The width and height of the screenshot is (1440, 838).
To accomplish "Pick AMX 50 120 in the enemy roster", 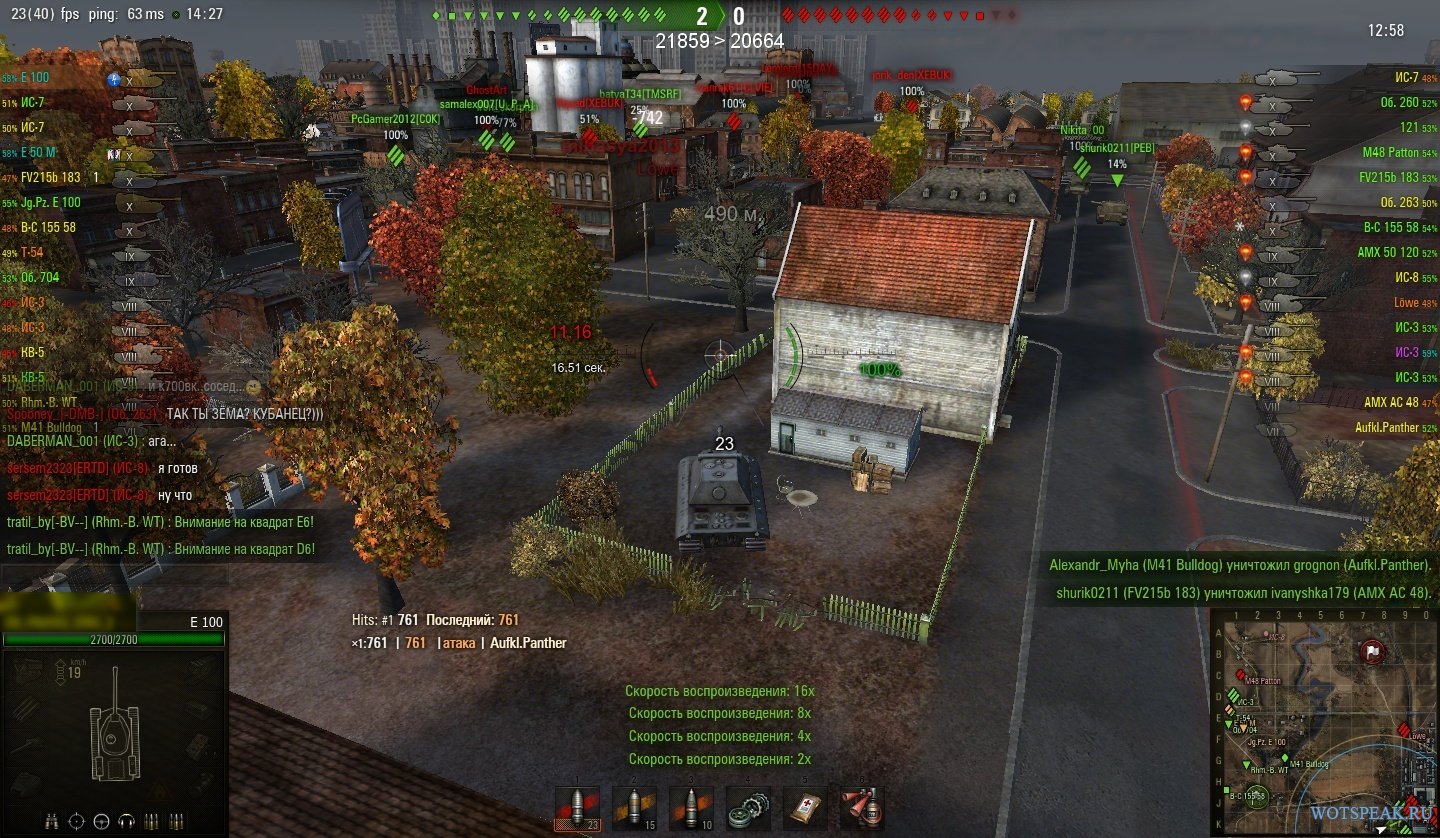I will (1391, 252).
